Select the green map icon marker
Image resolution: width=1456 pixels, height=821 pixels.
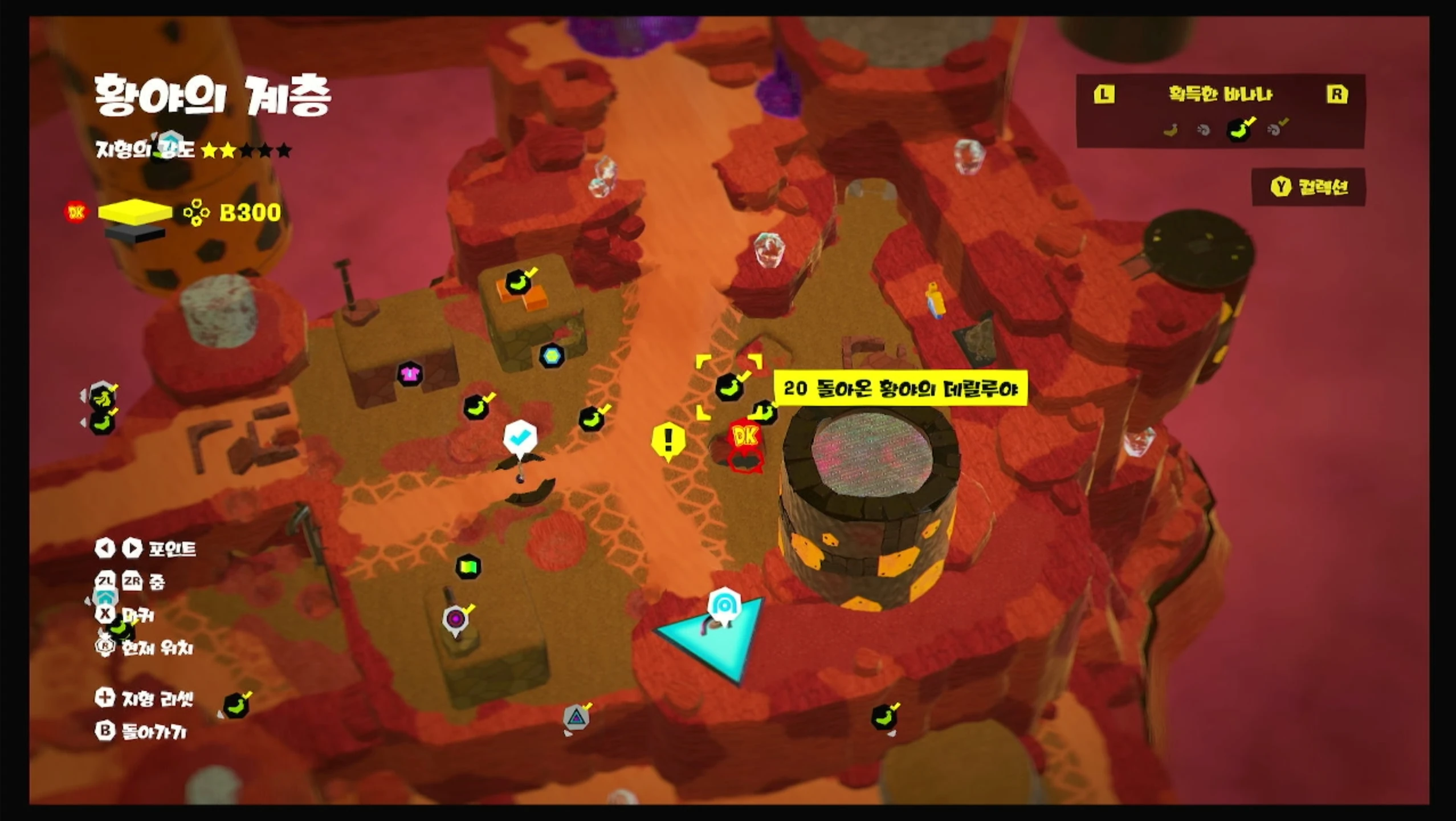click(468, 567)
